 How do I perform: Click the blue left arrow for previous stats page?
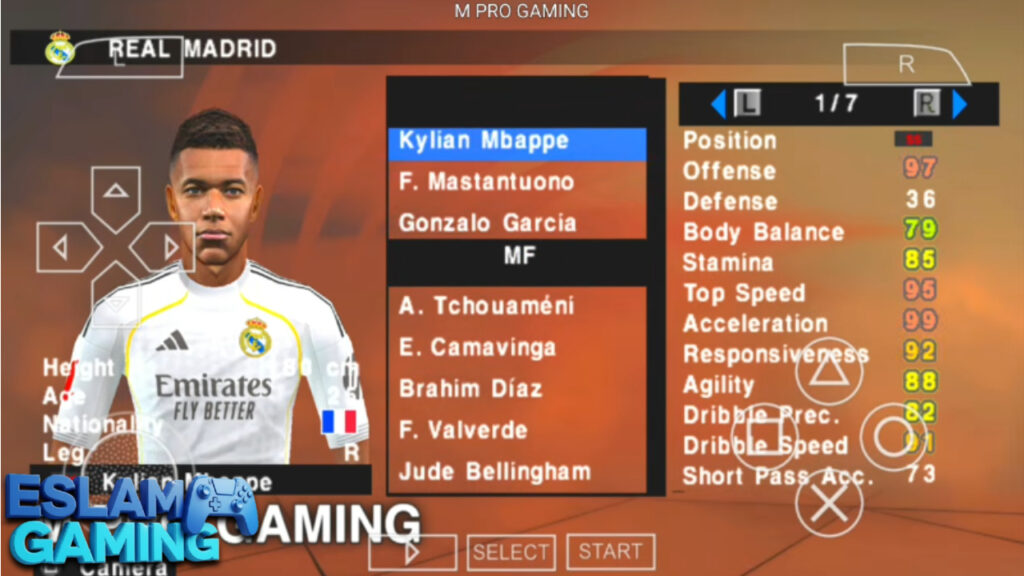point(717,103)
